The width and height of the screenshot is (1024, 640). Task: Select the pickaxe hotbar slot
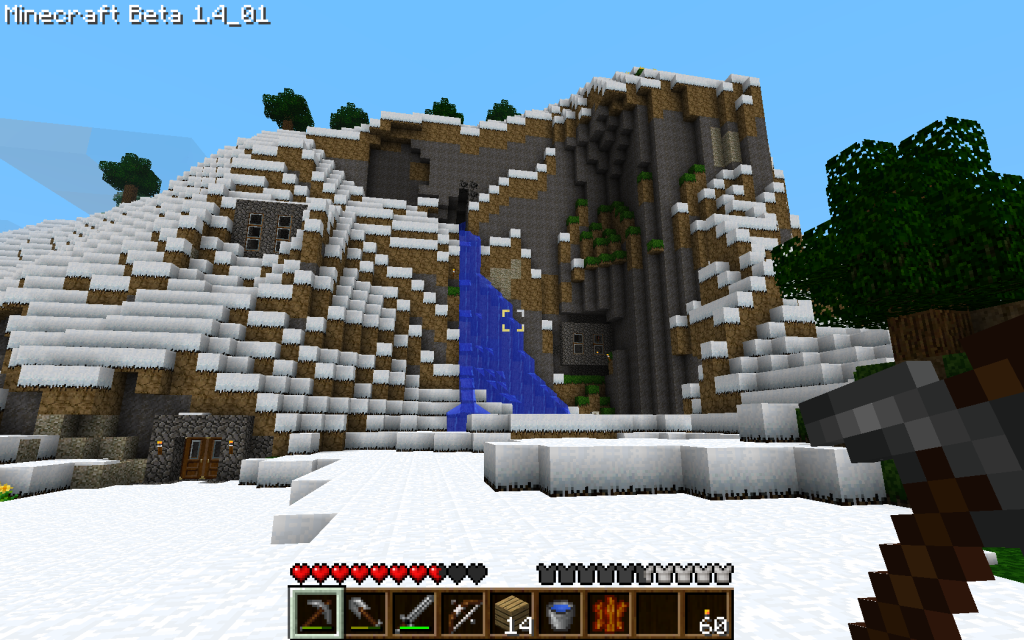(315, 612)
